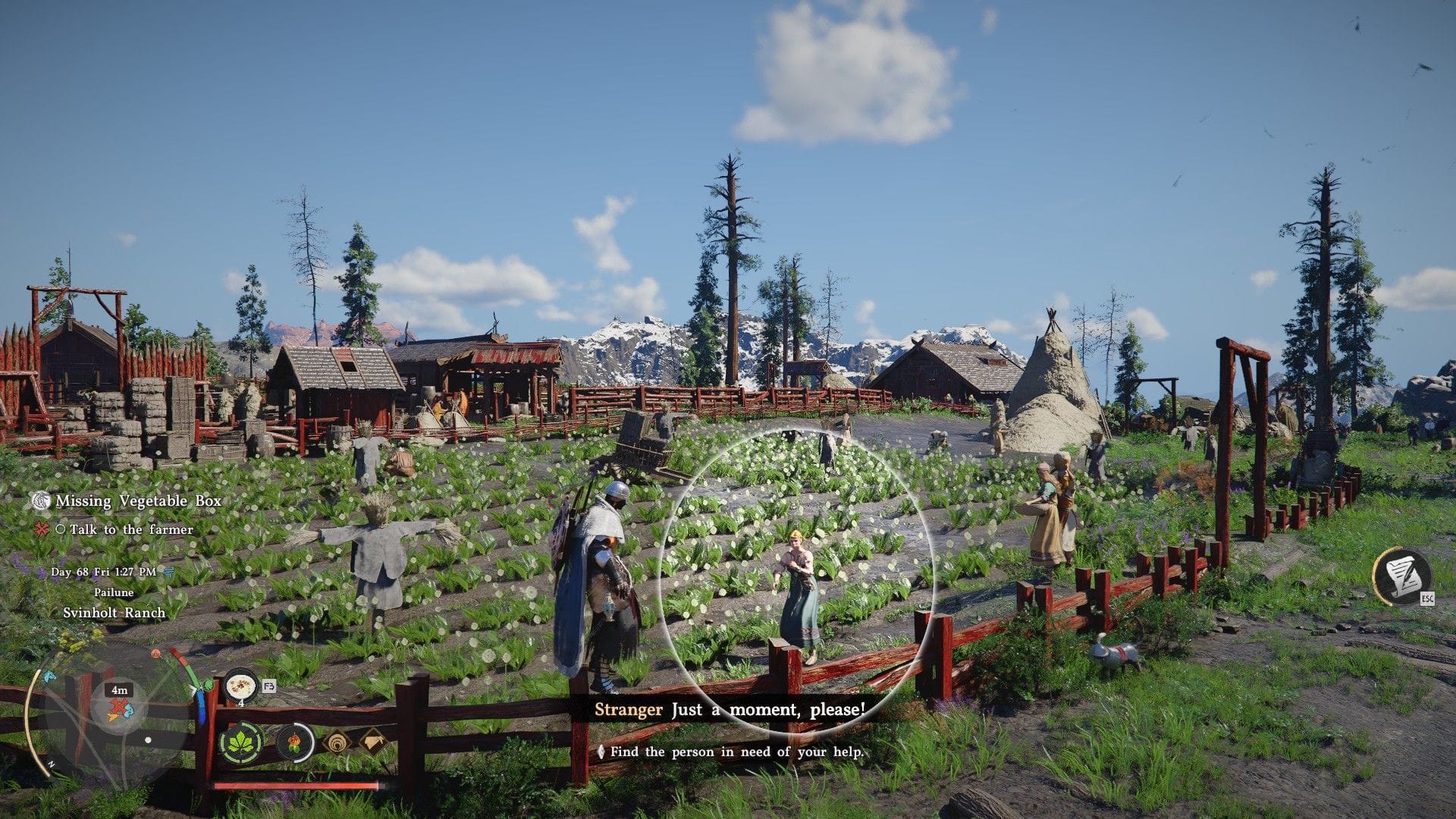Use the food bowl quick slot
The image size is (1456, 819).
[x=241, y=686]
